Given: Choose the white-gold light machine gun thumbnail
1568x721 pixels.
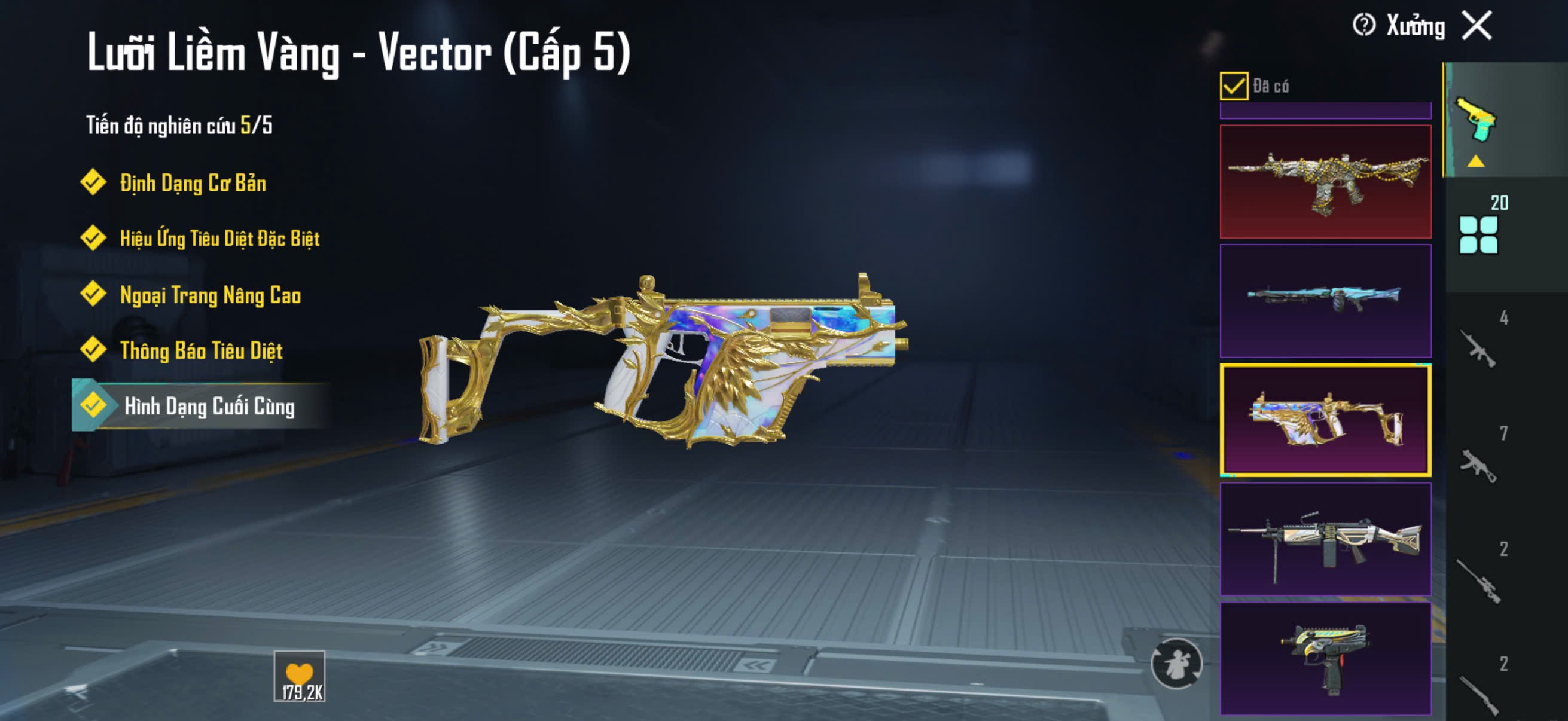Looking at the screenshot, I should (1325, 539).
